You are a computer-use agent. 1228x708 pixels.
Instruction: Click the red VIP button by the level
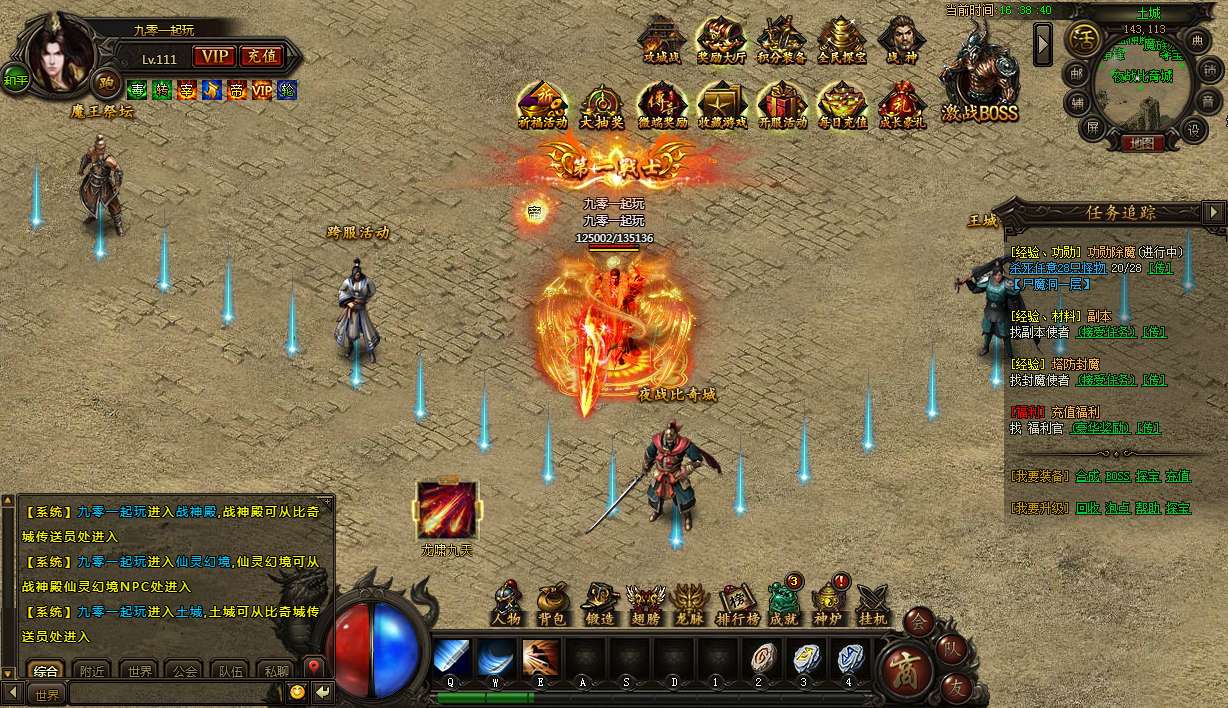pyautogui.click(x=213, y=56)
